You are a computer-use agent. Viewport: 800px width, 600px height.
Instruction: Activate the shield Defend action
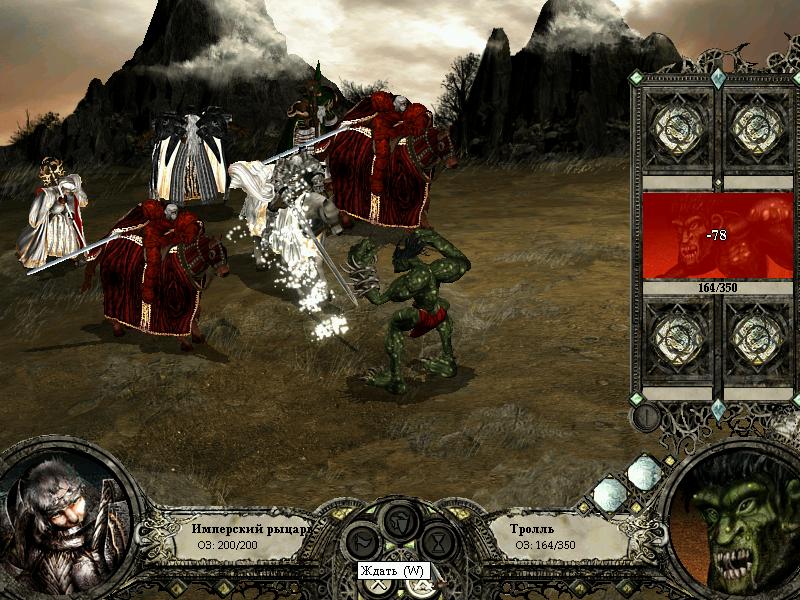click(399, 520)
